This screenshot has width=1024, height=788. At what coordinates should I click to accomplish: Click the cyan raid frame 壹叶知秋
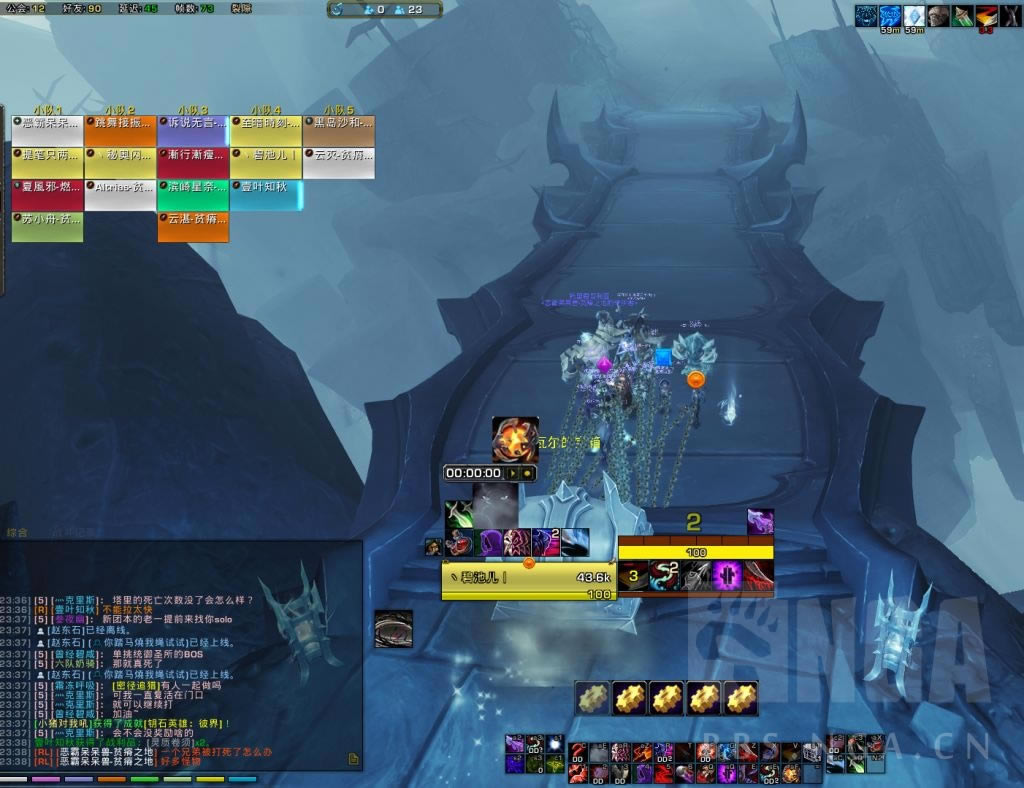(x=266, y=195)
